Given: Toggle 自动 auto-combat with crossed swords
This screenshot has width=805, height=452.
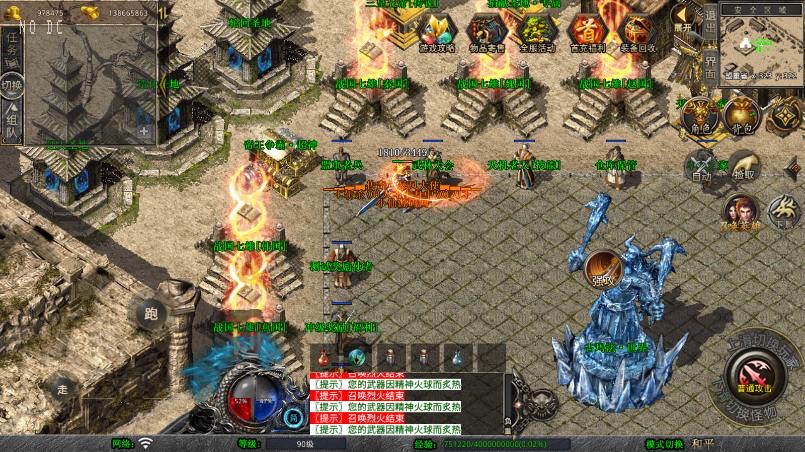Looking at the screenshot, I should (700, 167).
